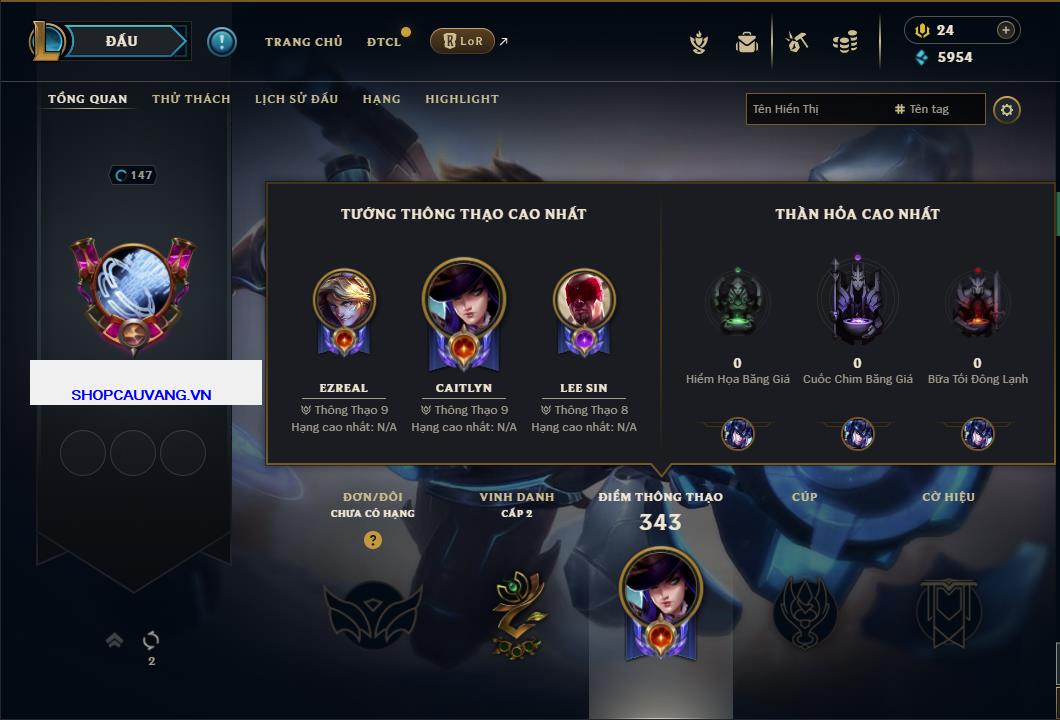
Task: Click the yellow question mark help icon
Action: 372,540
